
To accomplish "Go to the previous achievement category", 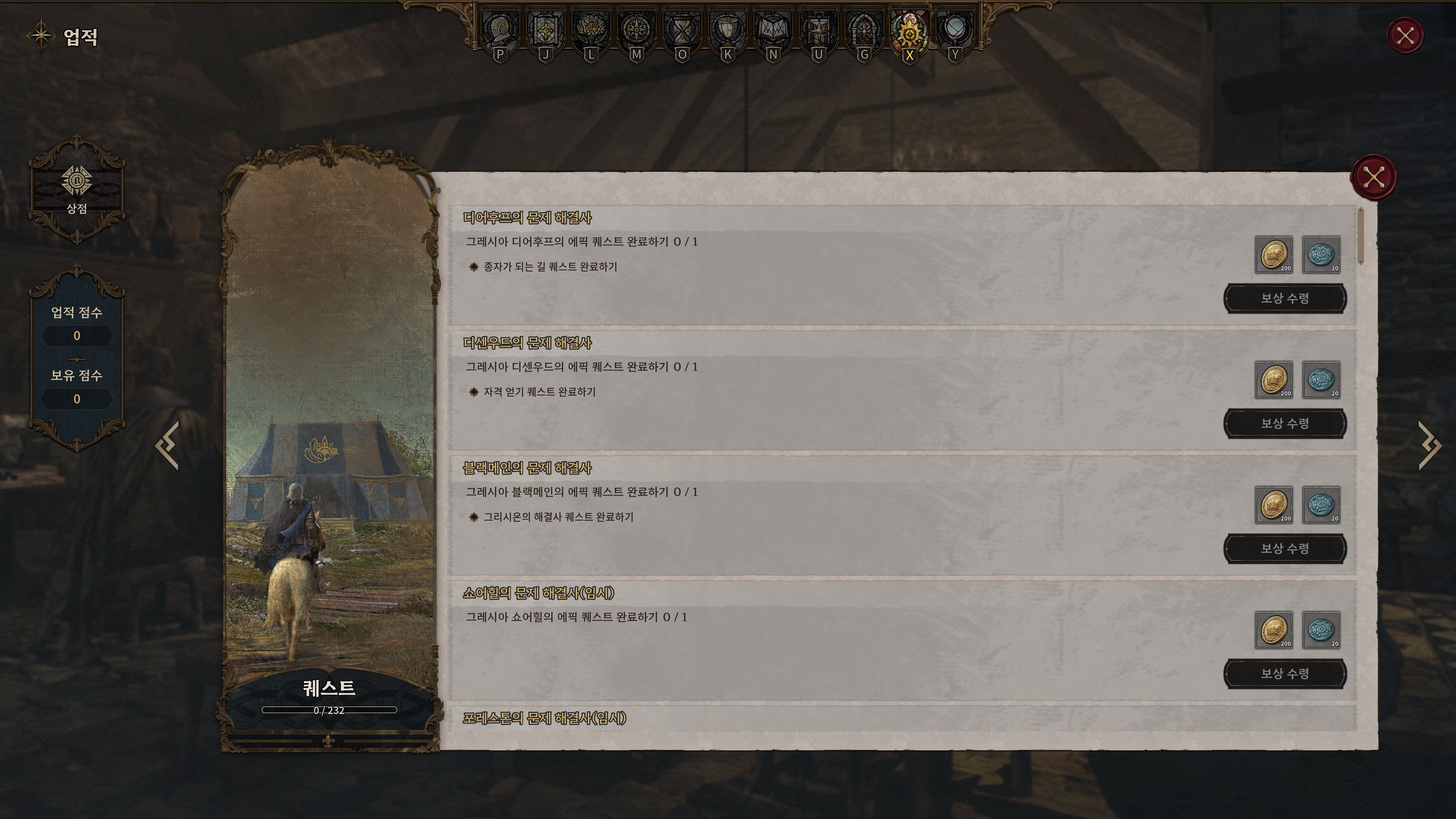I will [x=168, y=445].
